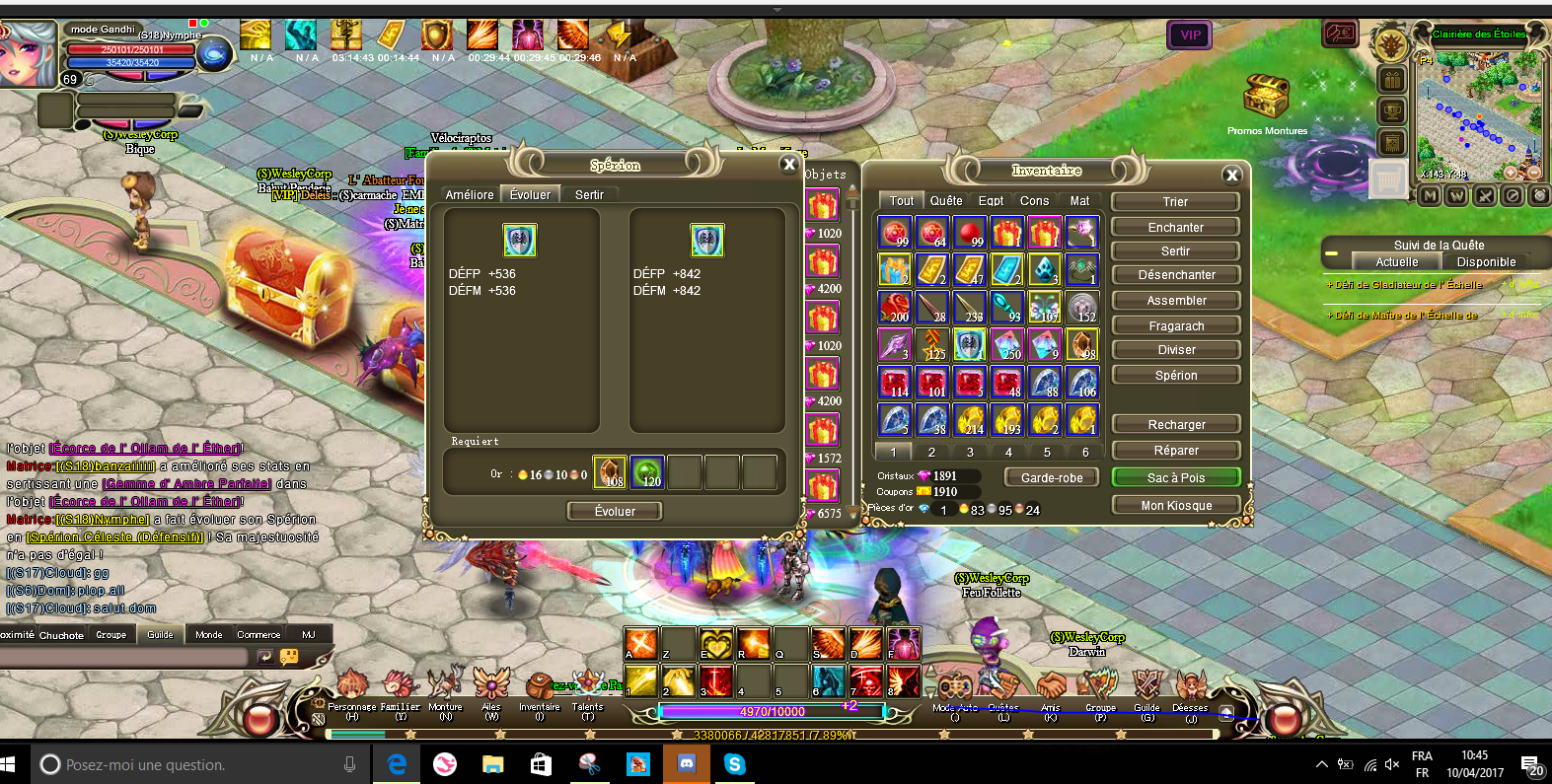Choose the Enchanter button

tap(1175, 228)
